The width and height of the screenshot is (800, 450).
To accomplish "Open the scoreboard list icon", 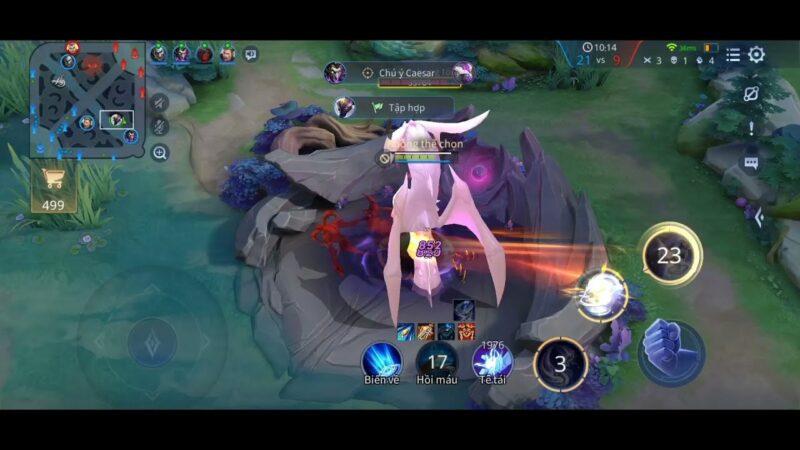I will [x=733, y=55].
